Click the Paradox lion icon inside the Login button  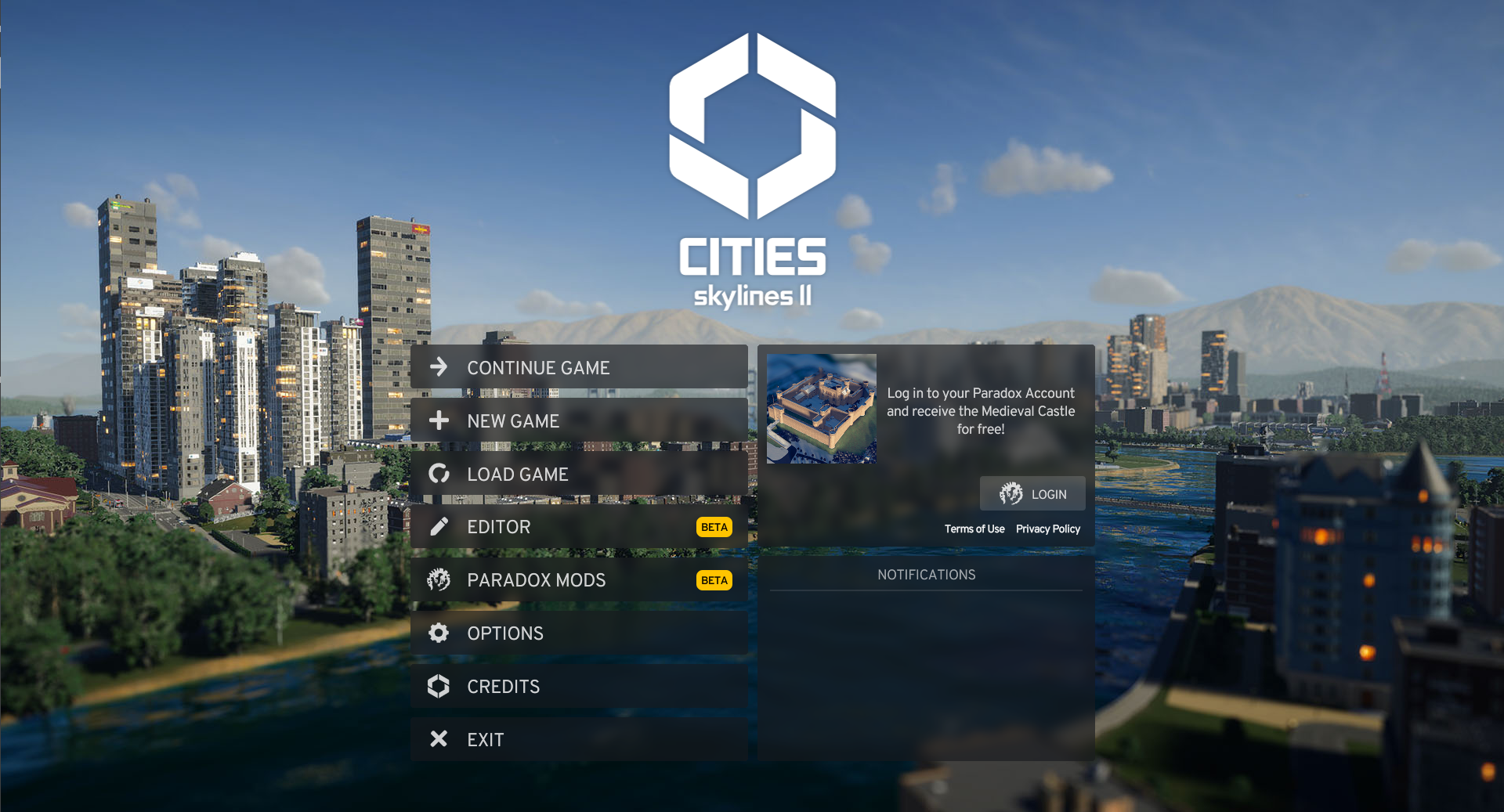click(1010, 493)
